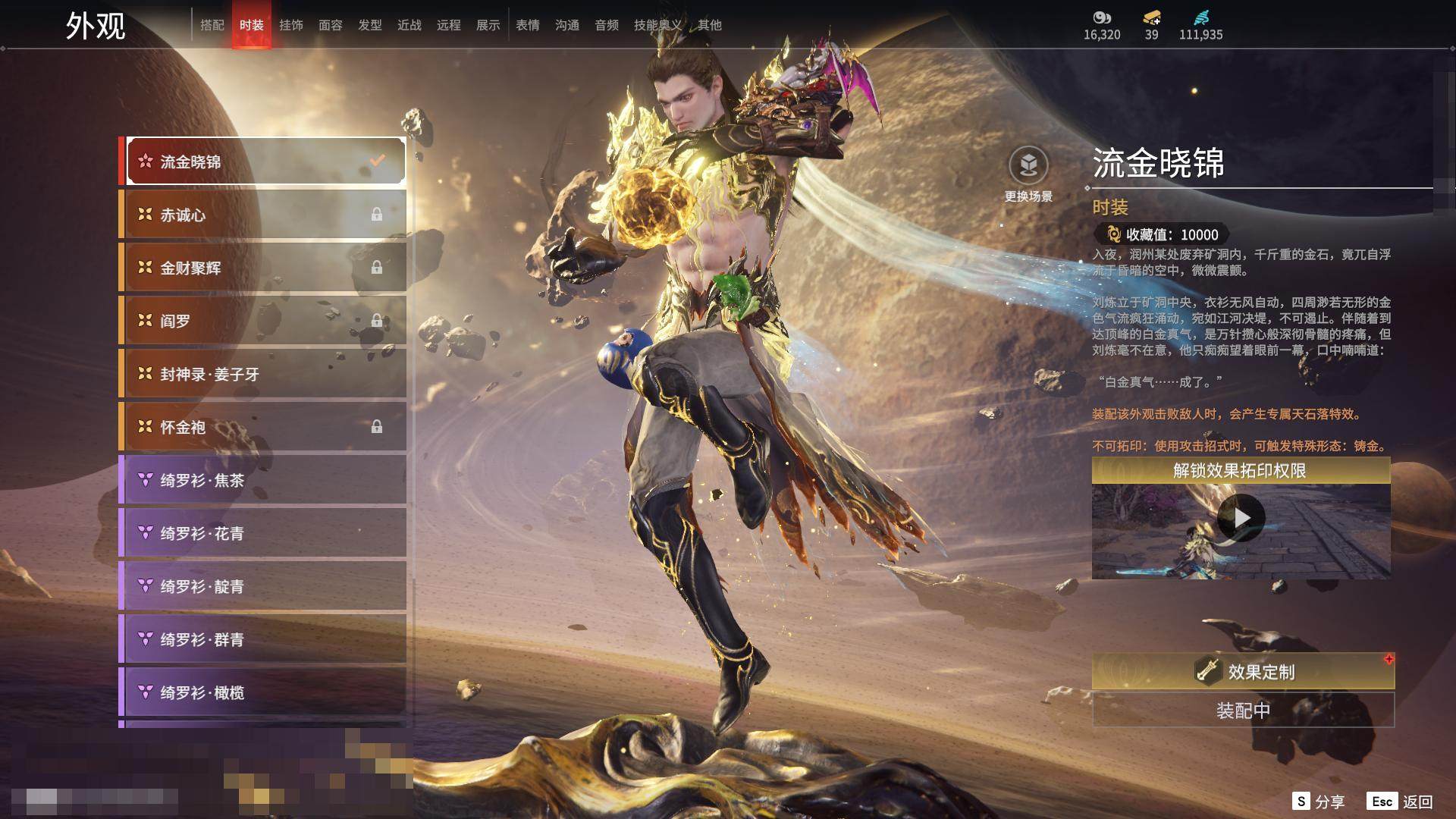Show the 表情 tab
The height and width of the screenshot is (819, 1456).
(528, 25)
